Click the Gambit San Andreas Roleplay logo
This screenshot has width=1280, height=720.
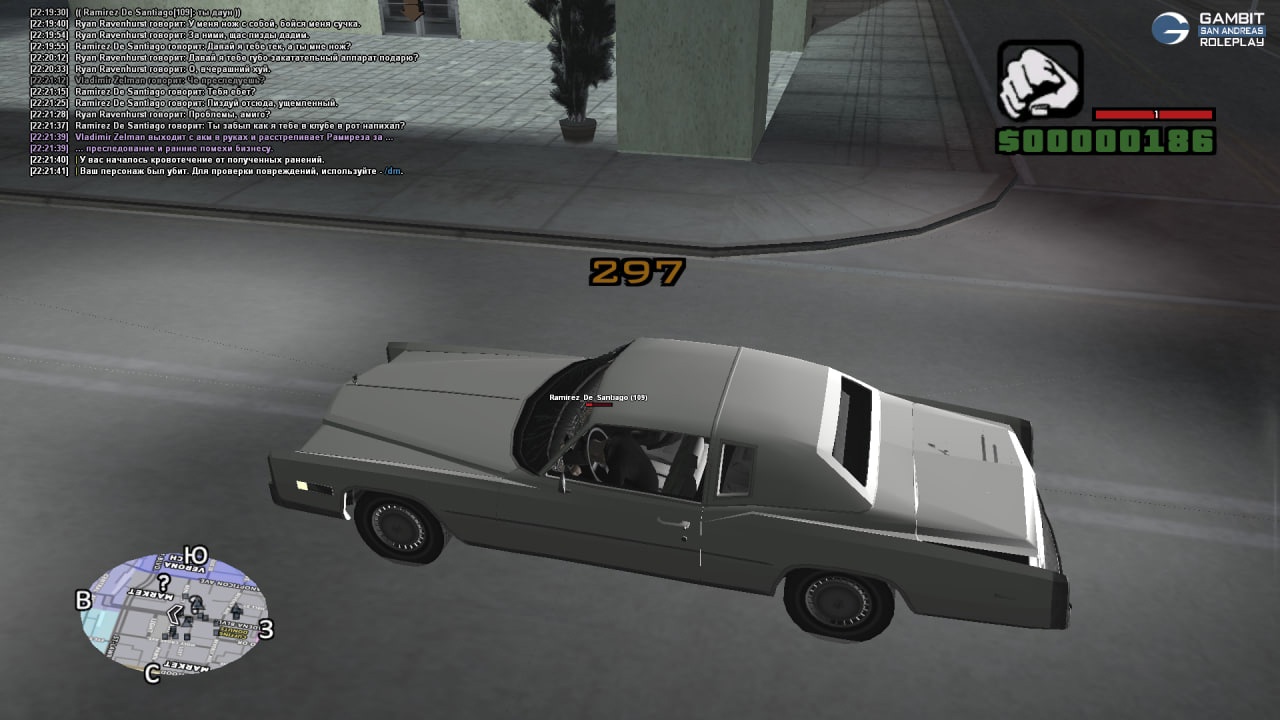pos(1208,30)
